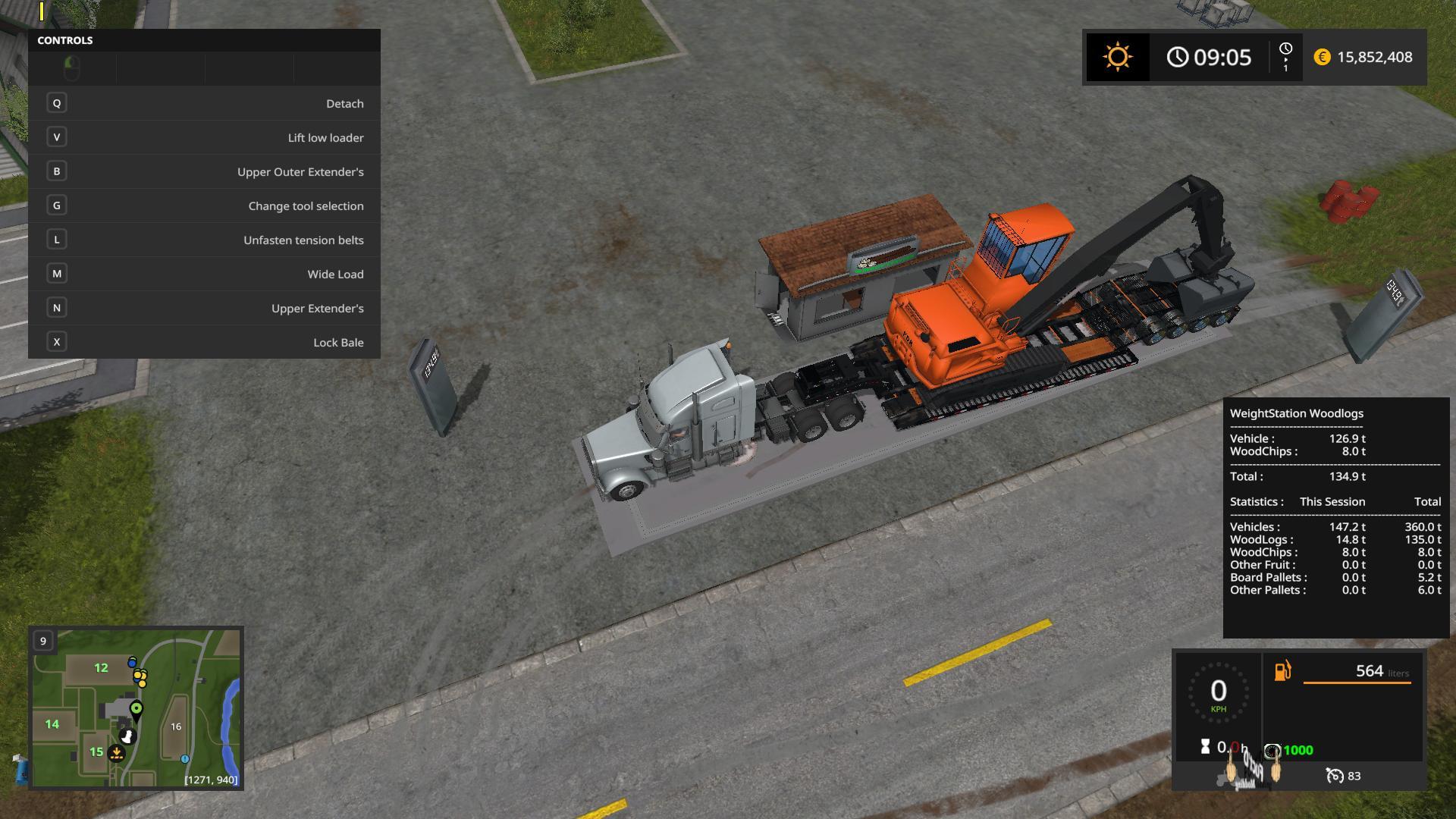The image size is (1456, 819).
Task: Toggle the cruise control speed icon
Action: pos(1334,776)
